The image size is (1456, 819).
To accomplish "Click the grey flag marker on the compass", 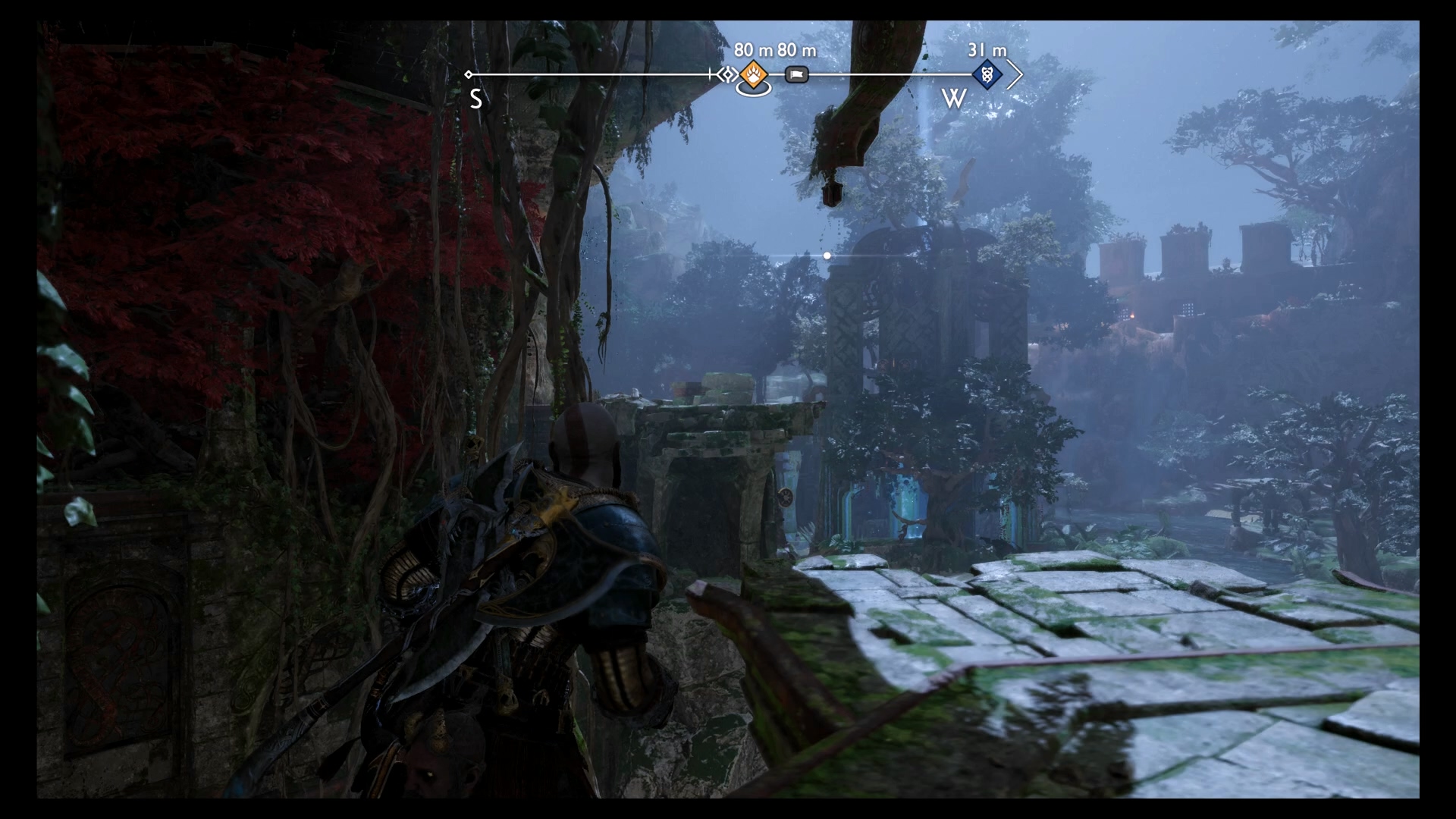I will (796, 75).
